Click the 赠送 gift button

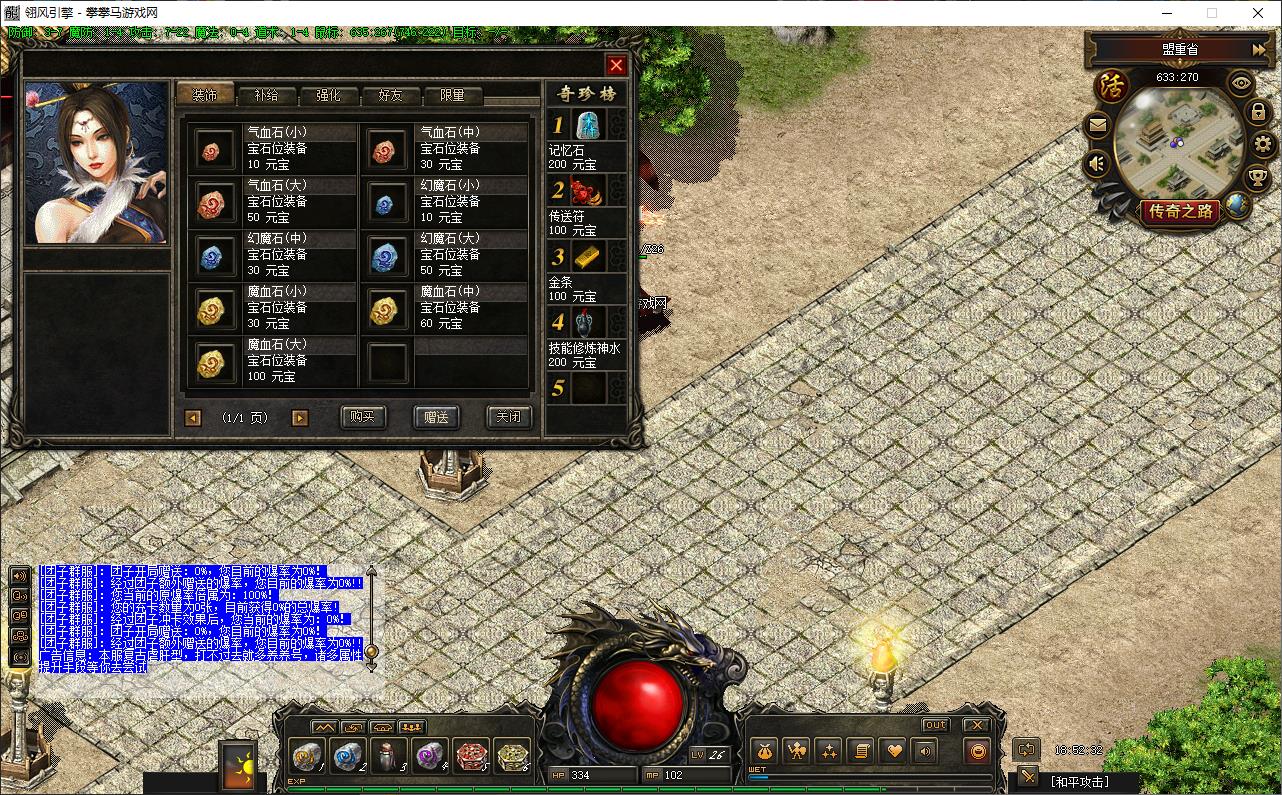click(x=436, y=417)
